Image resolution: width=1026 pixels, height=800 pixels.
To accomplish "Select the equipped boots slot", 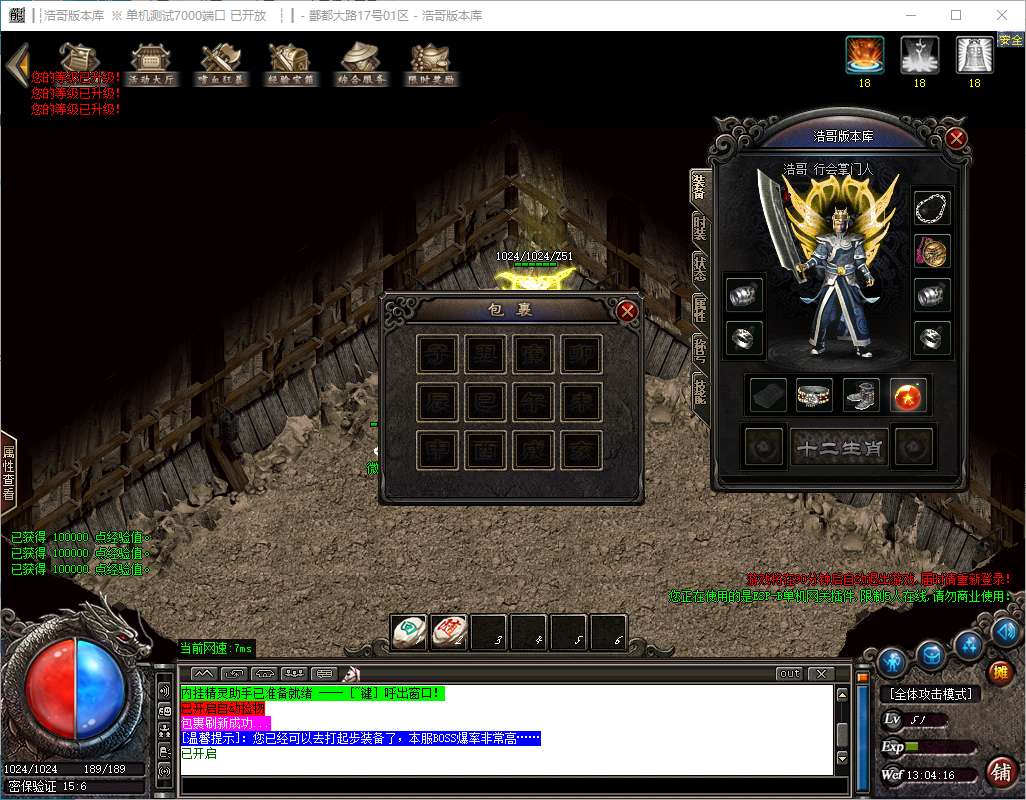I will [861, 395].
